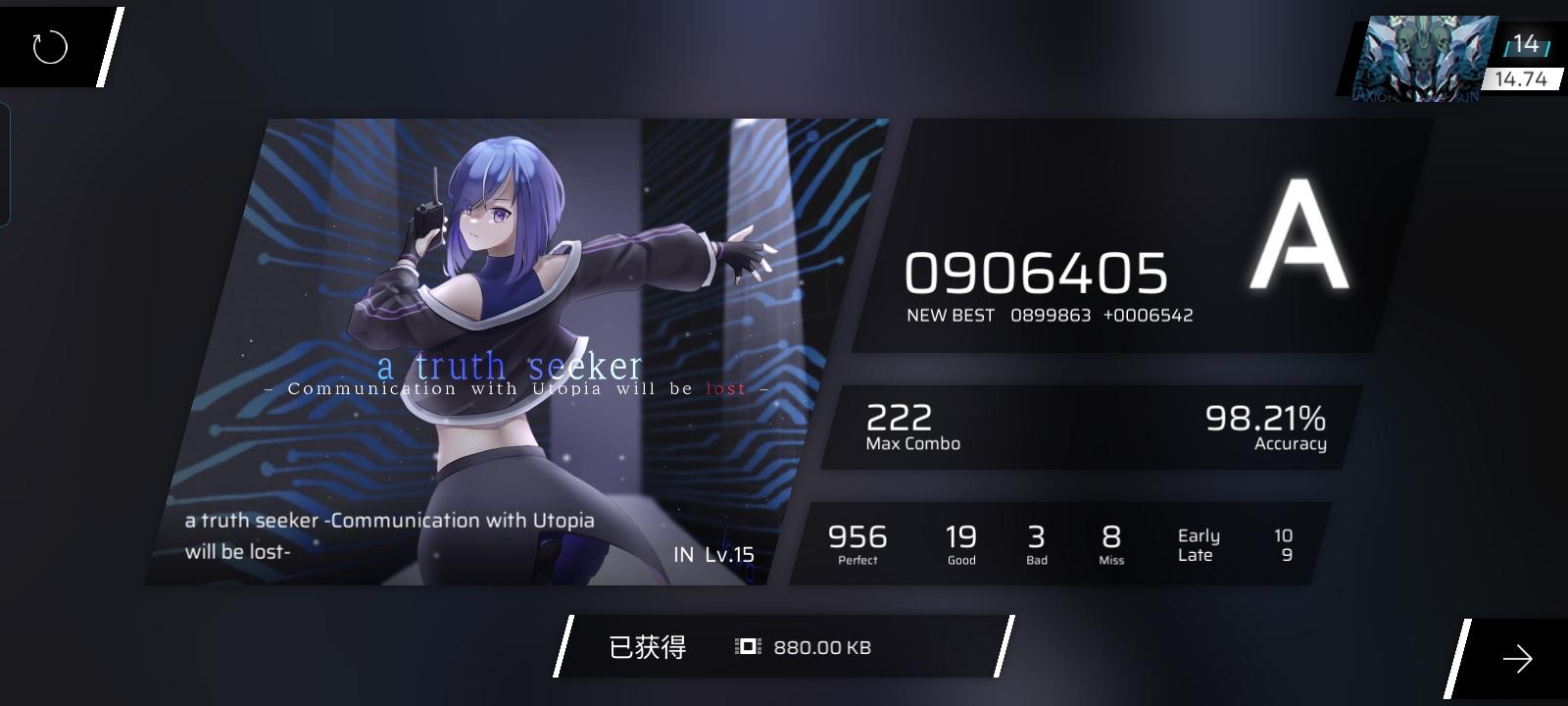Tap the accuracy 98.21% gauge
The width and height of the screenshot is (1568, 706).
1264,420
